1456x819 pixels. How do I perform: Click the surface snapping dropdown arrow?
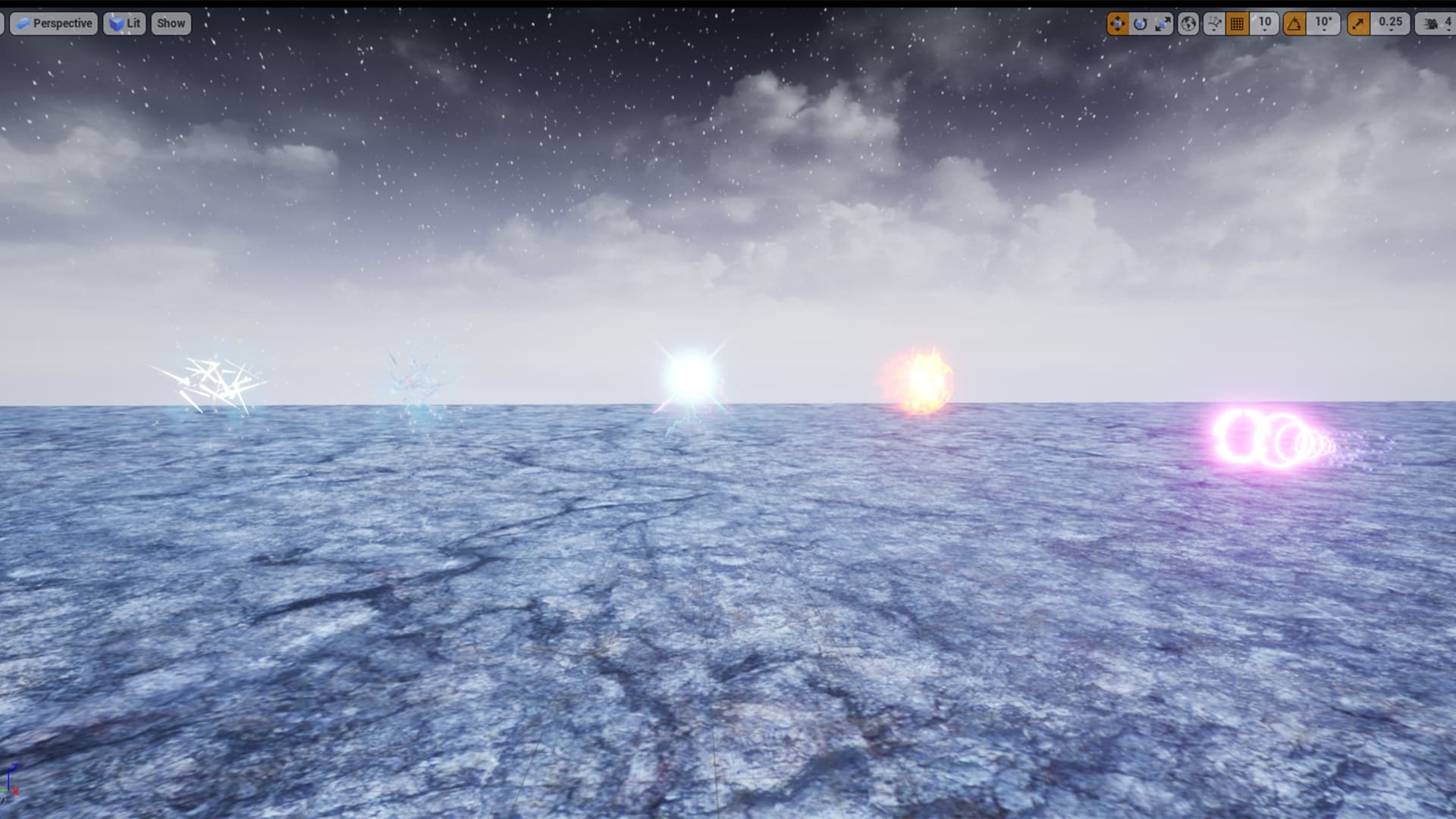point(1215,31)
